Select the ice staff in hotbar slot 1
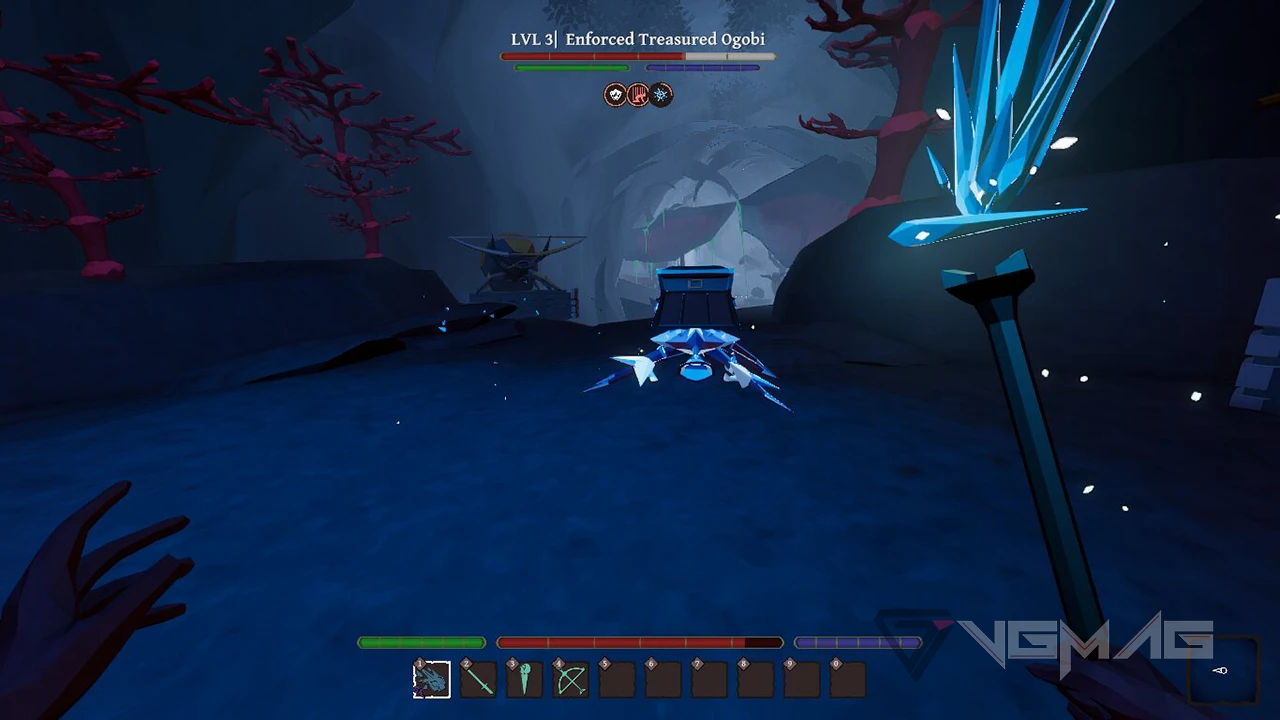Viewport: 1280px width, 720px height. [432, 680]
